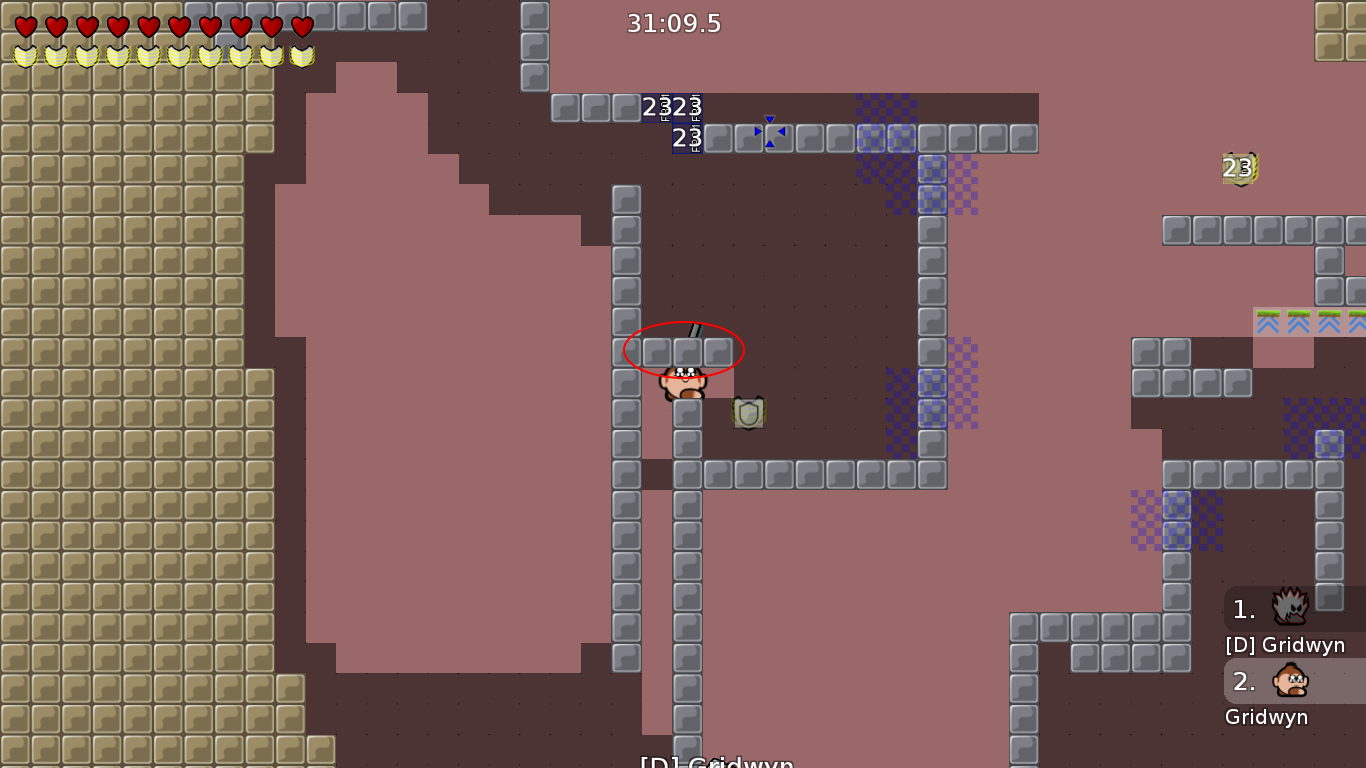Click the yellow-striped coin badge showing 23
The width and height of the screenshot is (1366, 768).
(1238, 168)
